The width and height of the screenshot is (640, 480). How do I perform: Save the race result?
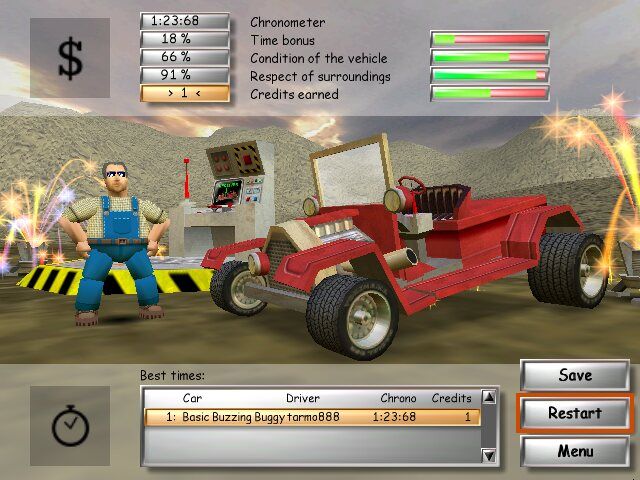click(574, 376)
